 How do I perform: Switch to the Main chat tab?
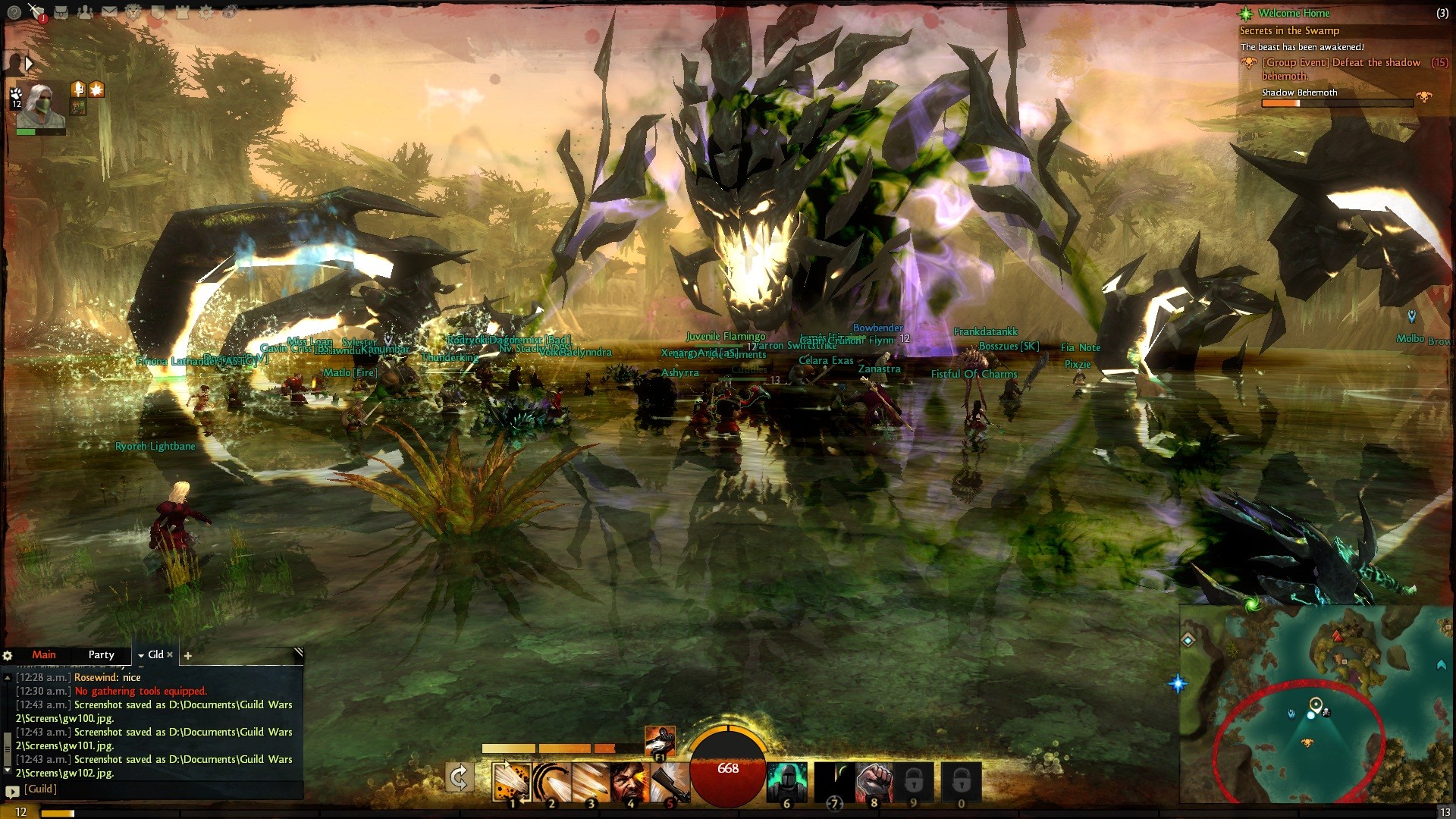coord(43,654)
